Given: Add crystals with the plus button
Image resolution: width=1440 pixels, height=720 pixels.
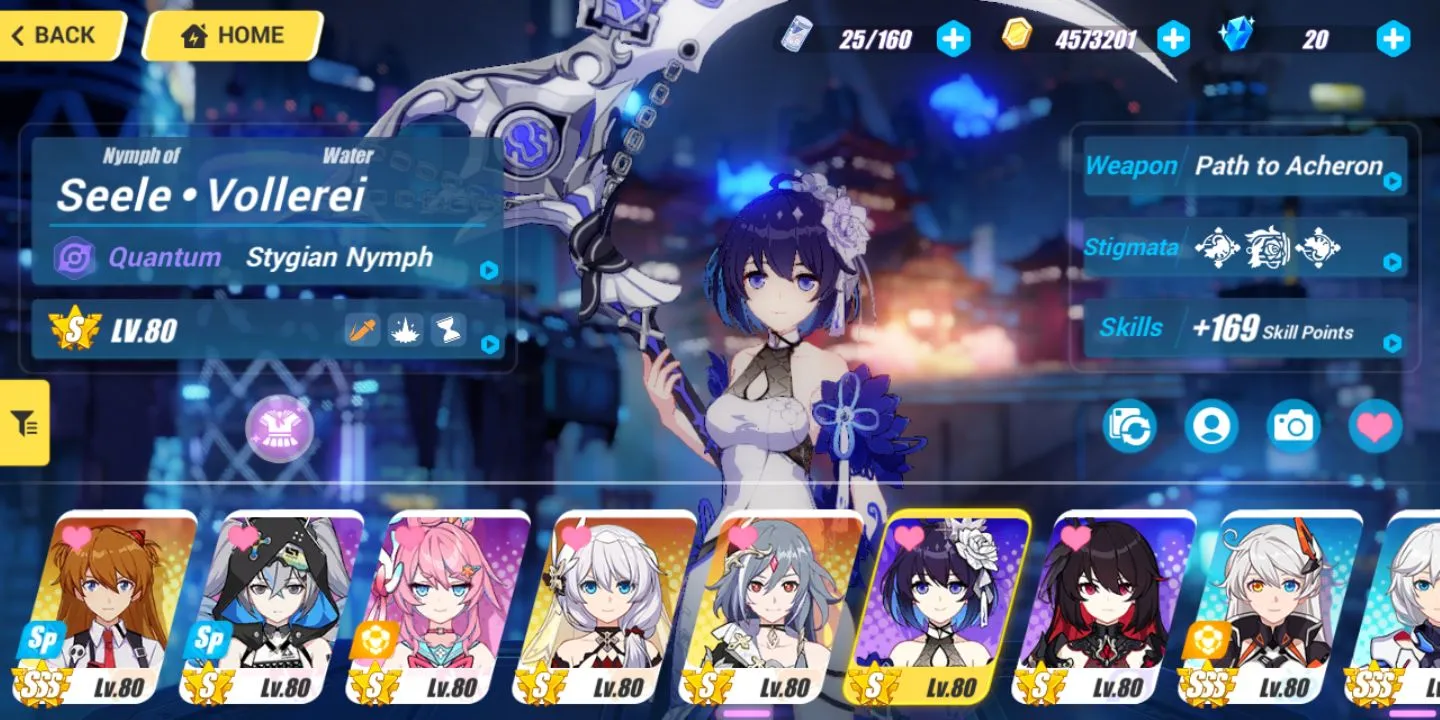Looking at the screenshot, I should (x=1392, y=39).
